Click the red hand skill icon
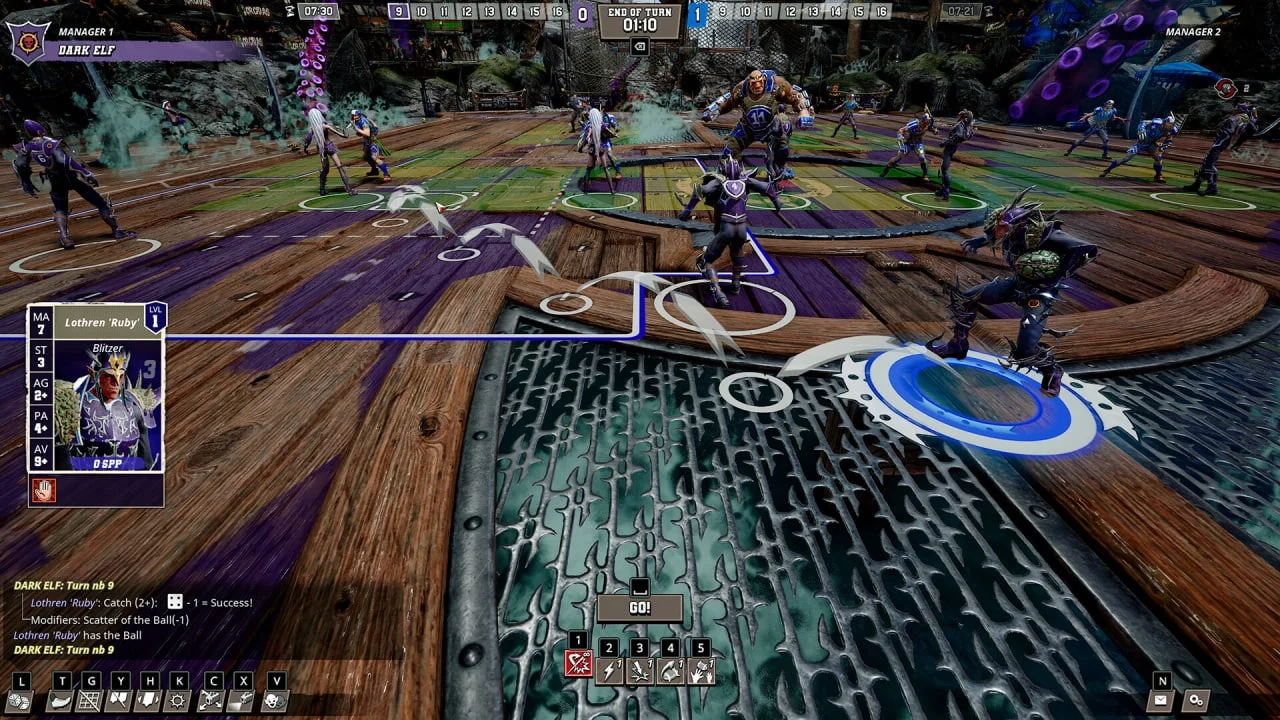Screen dimensions: 1280x720 44,490
